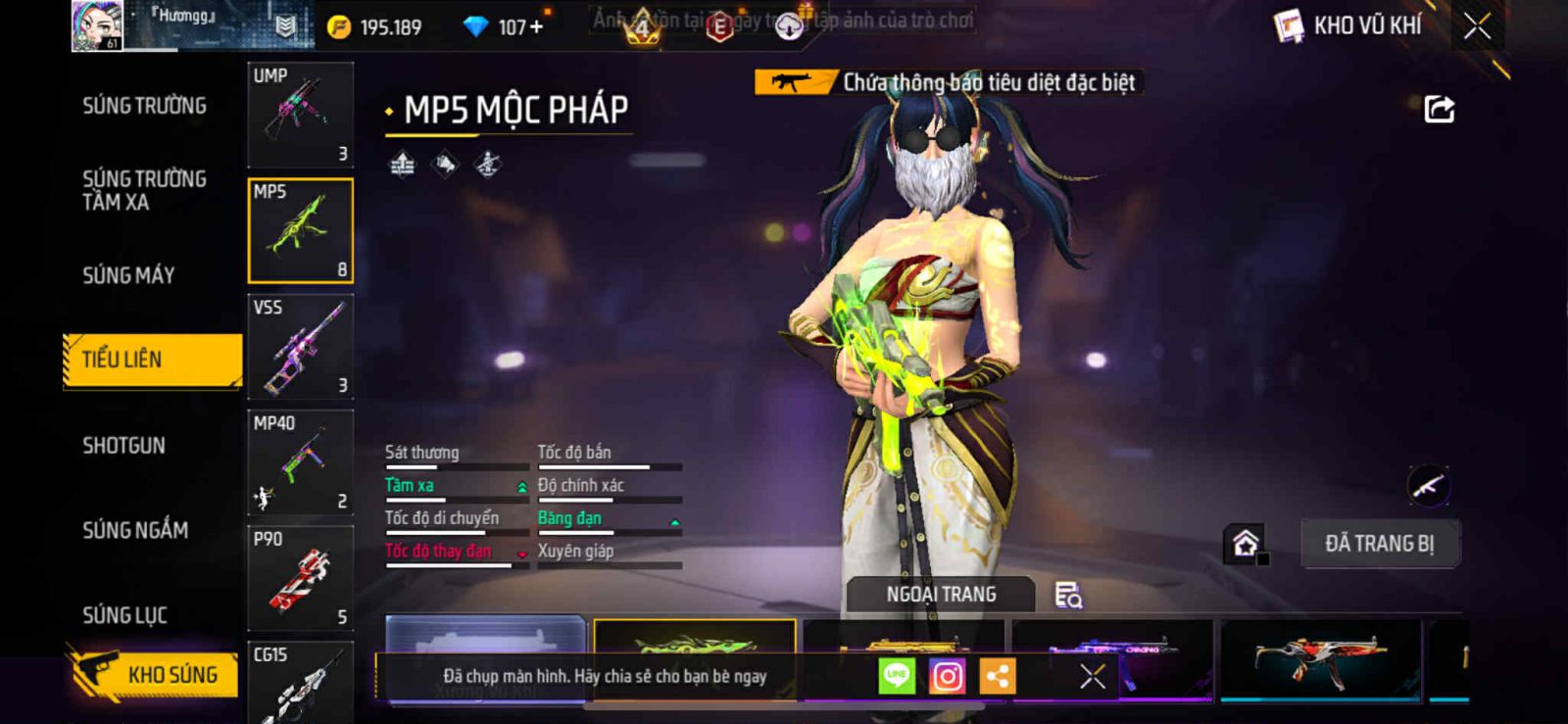Screen dimensions: 1568x724
Task: Pick the VSS weapon tile
Action: point(300,346)
